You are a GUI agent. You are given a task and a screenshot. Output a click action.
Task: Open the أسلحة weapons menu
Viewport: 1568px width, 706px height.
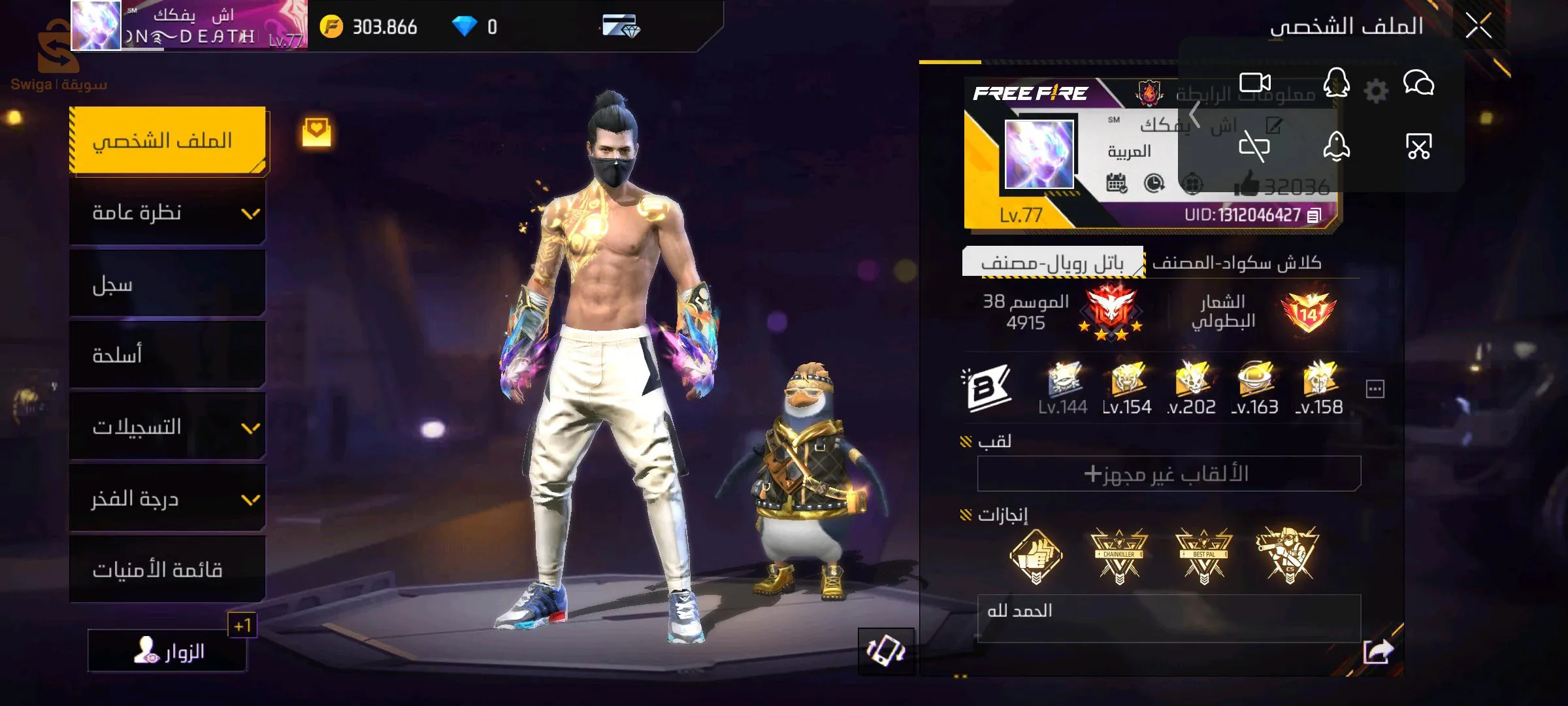(x=167, y=356)
